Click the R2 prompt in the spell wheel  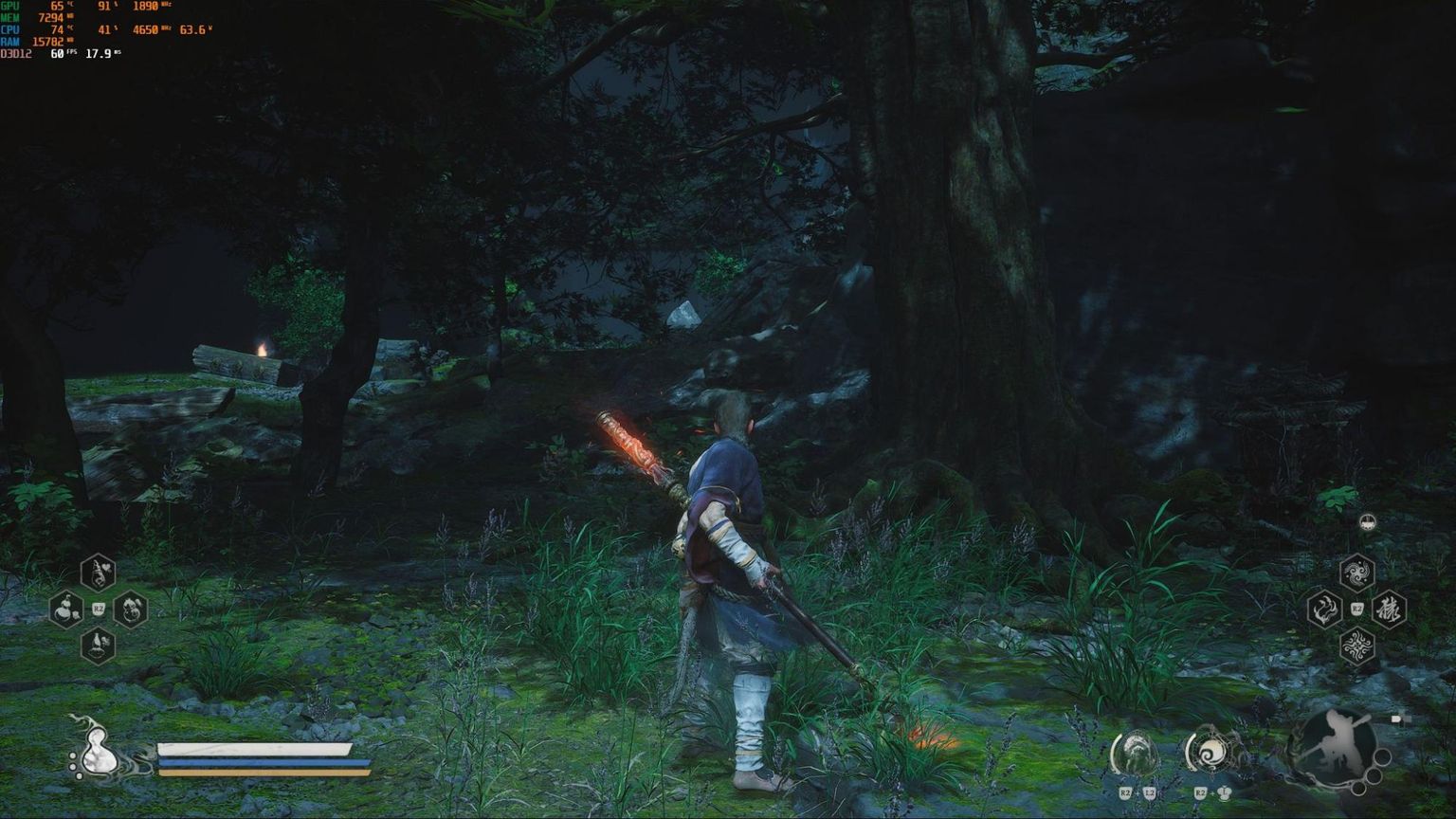[1357, 608]
